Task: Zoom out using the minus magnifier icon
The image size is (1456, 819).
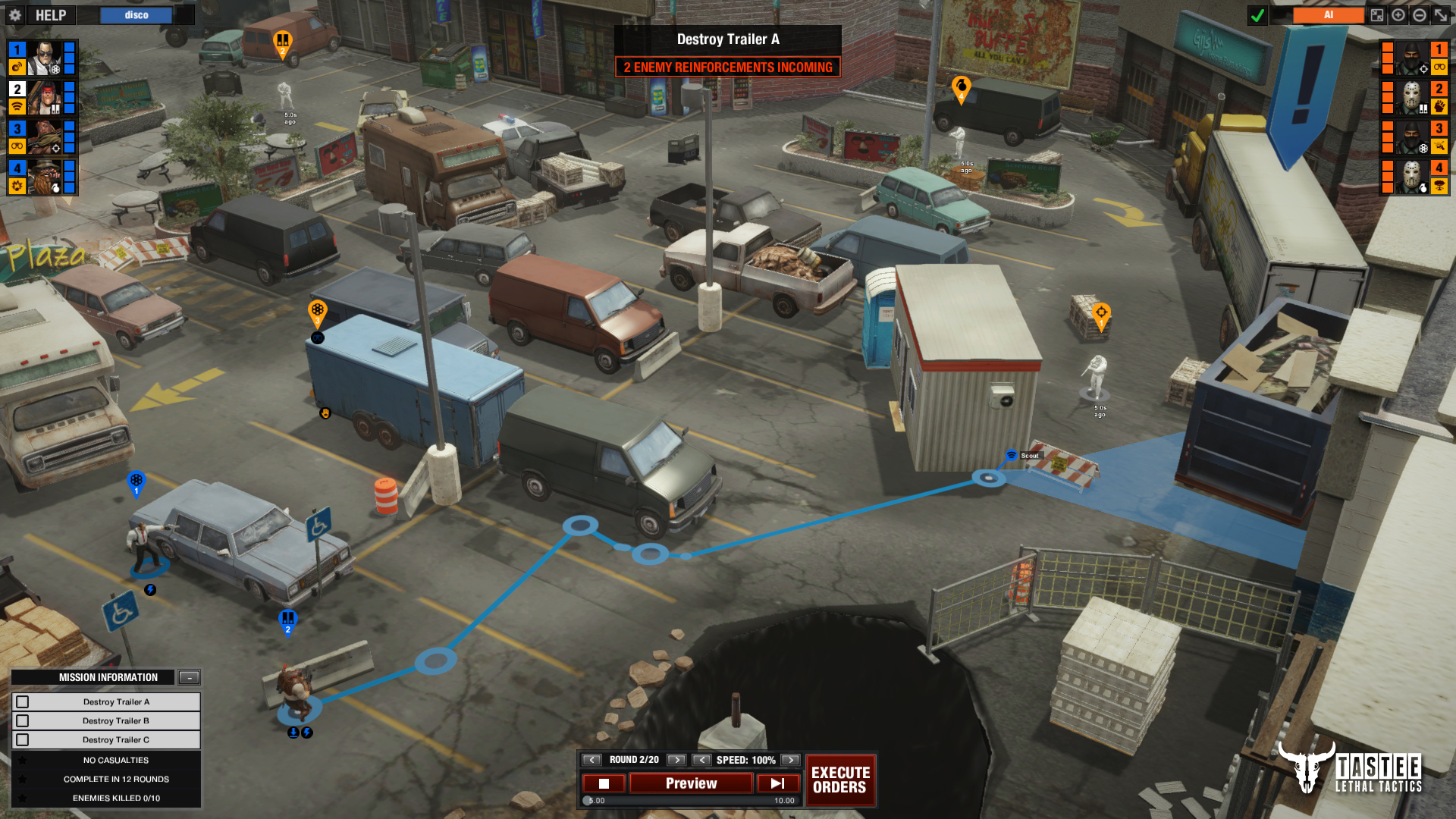Action: [1420, 15]
